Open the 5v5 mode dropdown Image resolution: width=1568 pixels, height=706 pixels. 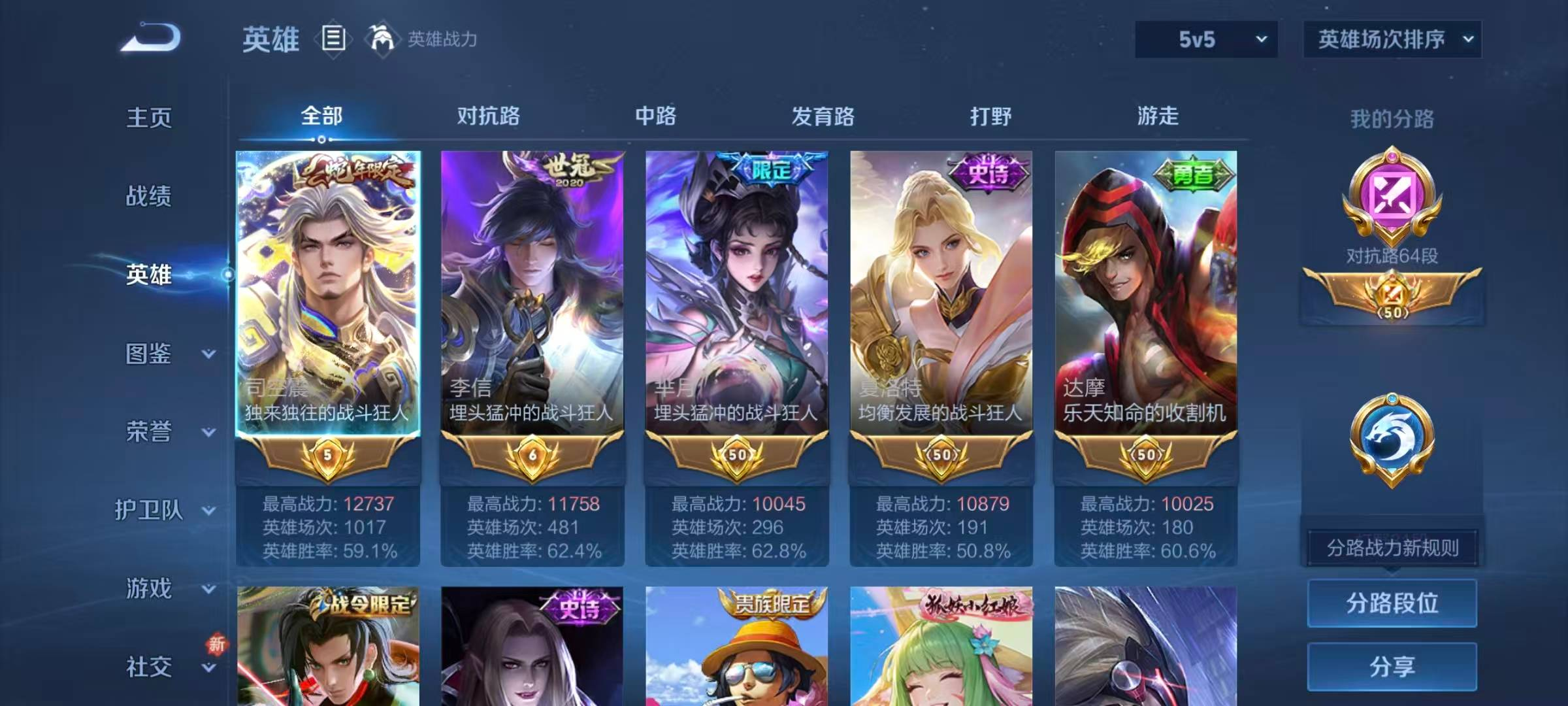pyautogui.click(x=1205, y=39)
